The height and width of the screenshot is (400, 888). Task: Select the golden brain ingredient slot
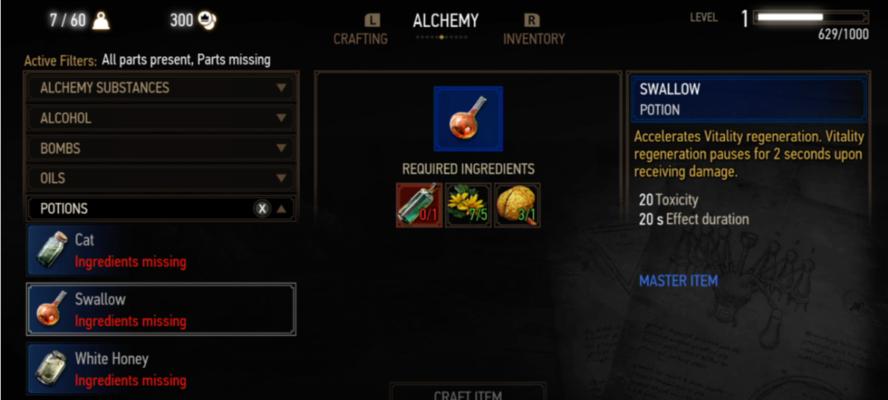coord(517,205)
